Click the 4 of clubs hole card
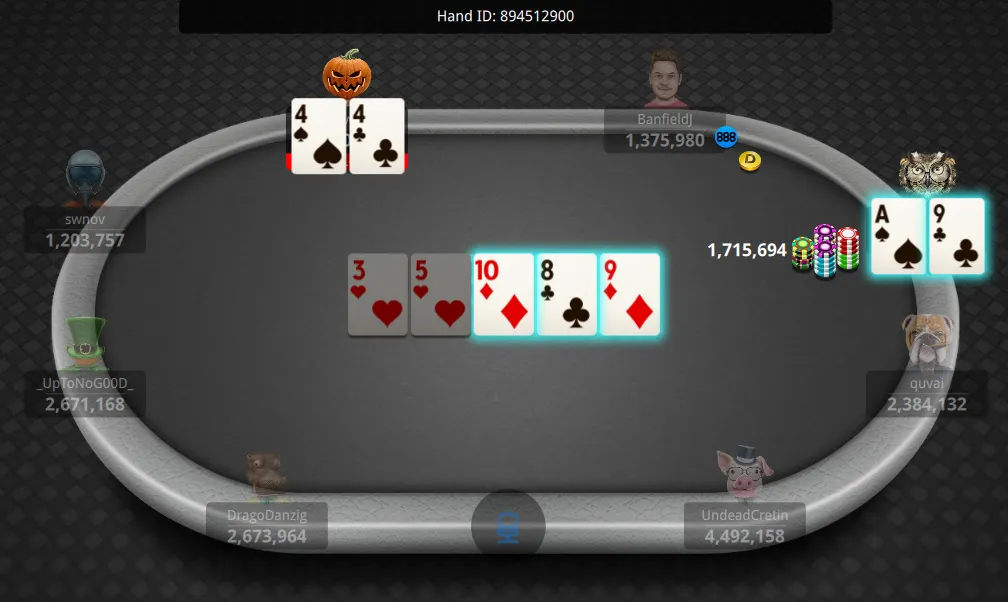 coord(377,136)
